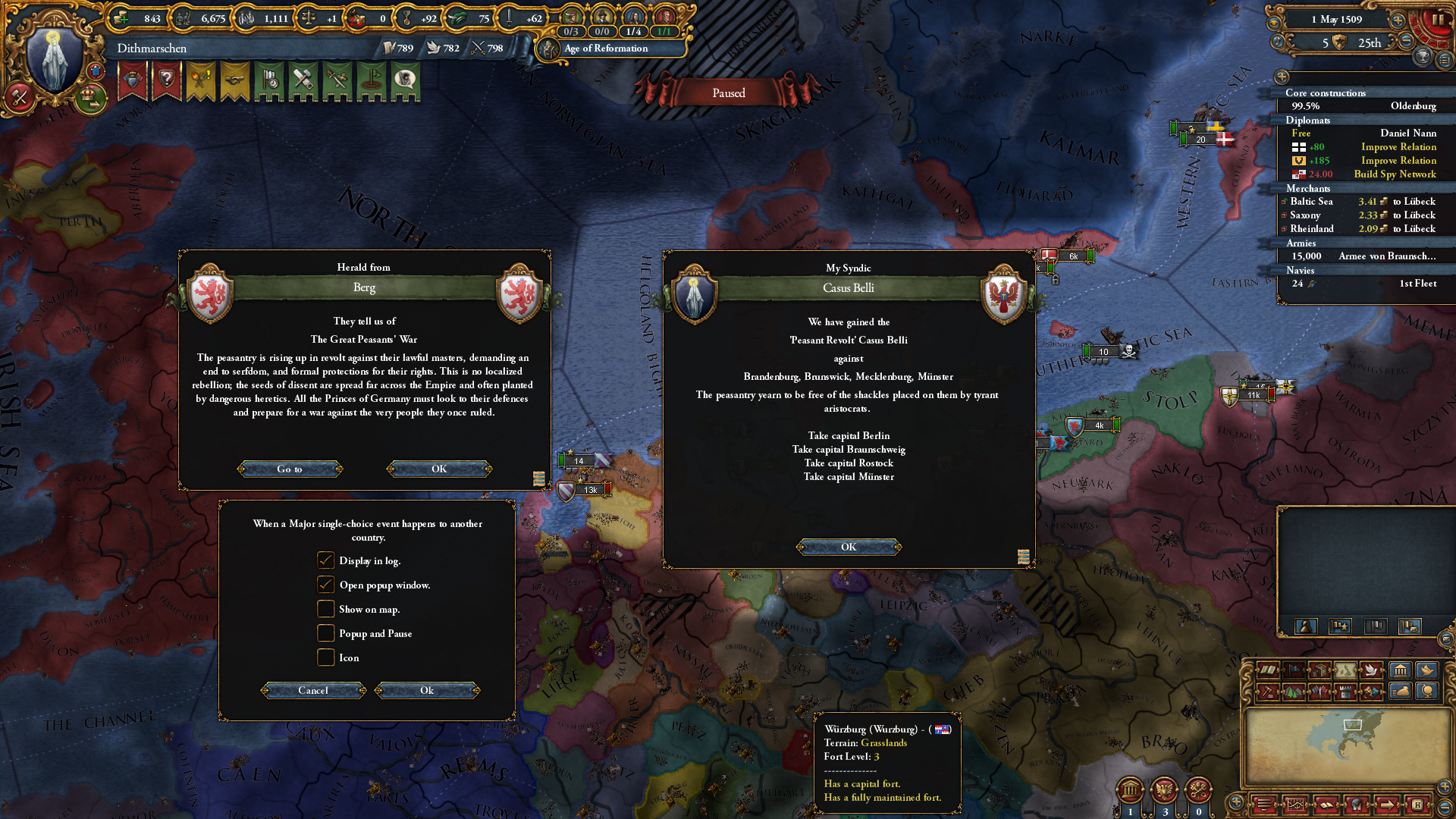Open the religious map mode dove icon

click(x=1371, y=670)
